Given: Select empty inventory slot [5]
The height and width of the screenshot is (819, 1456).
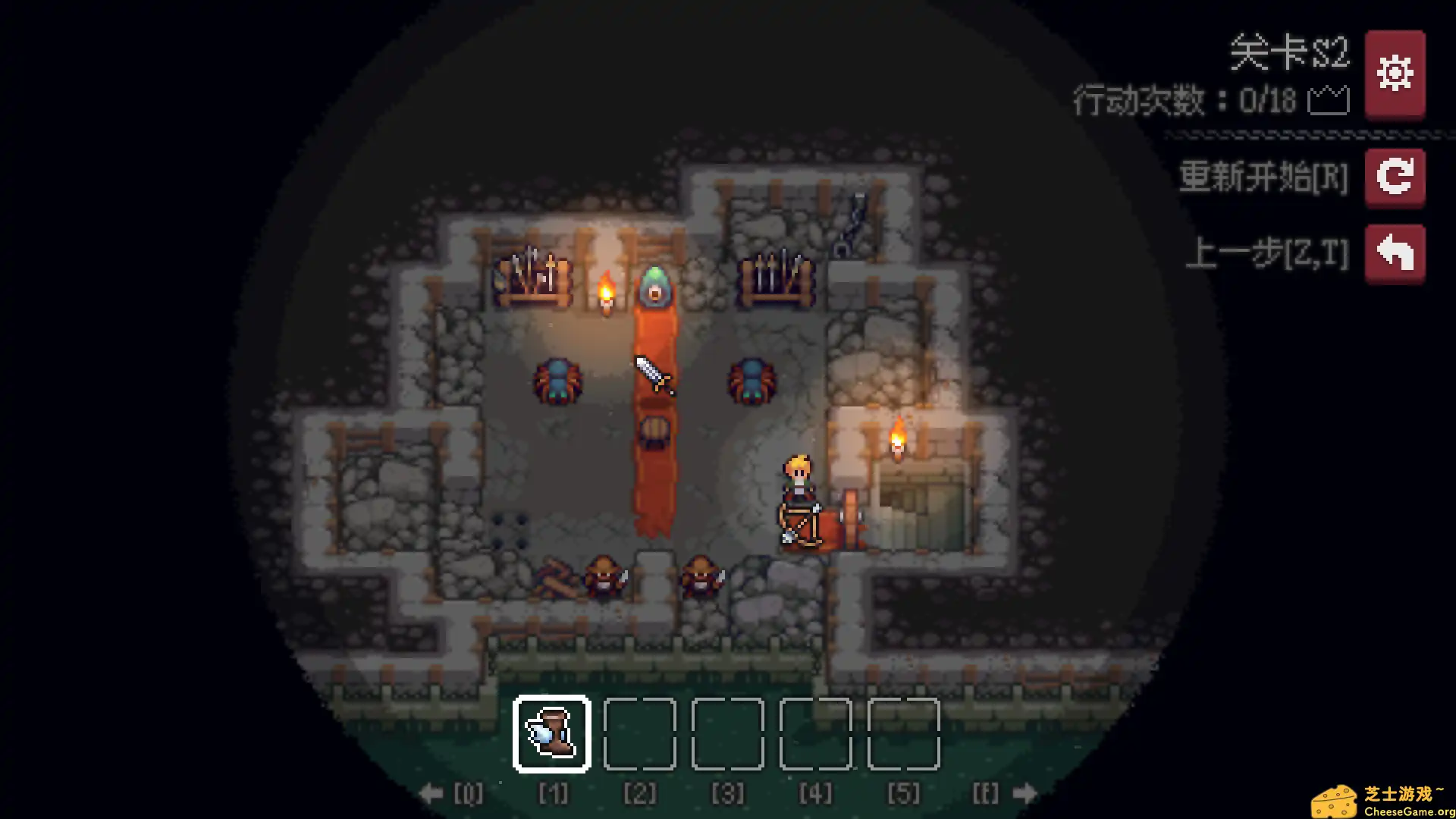Looking at the screenshot, I should coord(903,733).
